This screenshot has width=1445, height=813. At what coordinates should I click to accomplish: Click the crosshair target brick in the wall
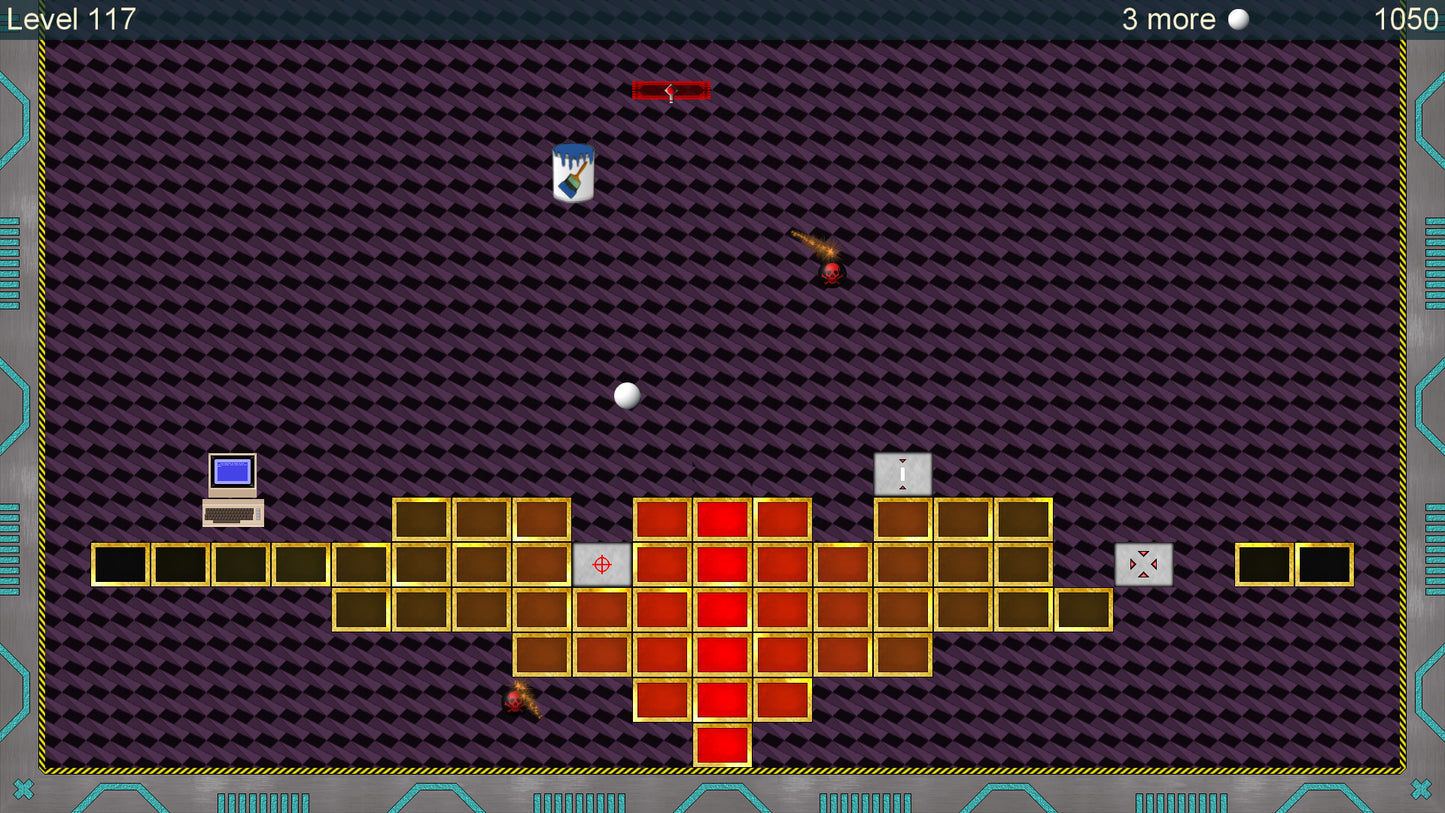coord(601,564)
